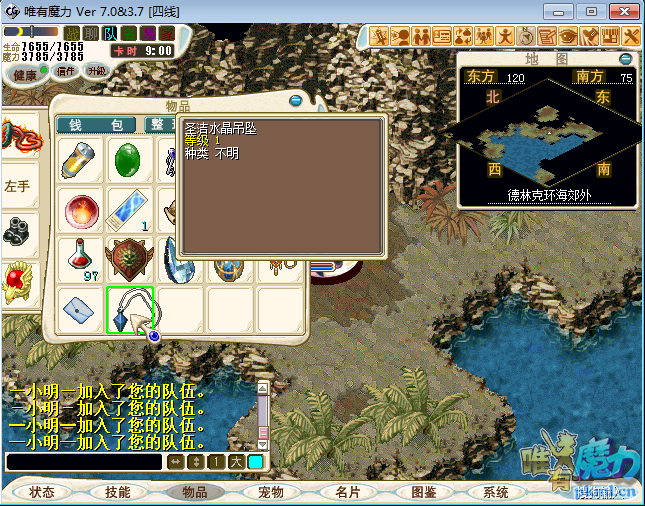
Task: Close the 物品 inventory panel
Action: point(295,101)
